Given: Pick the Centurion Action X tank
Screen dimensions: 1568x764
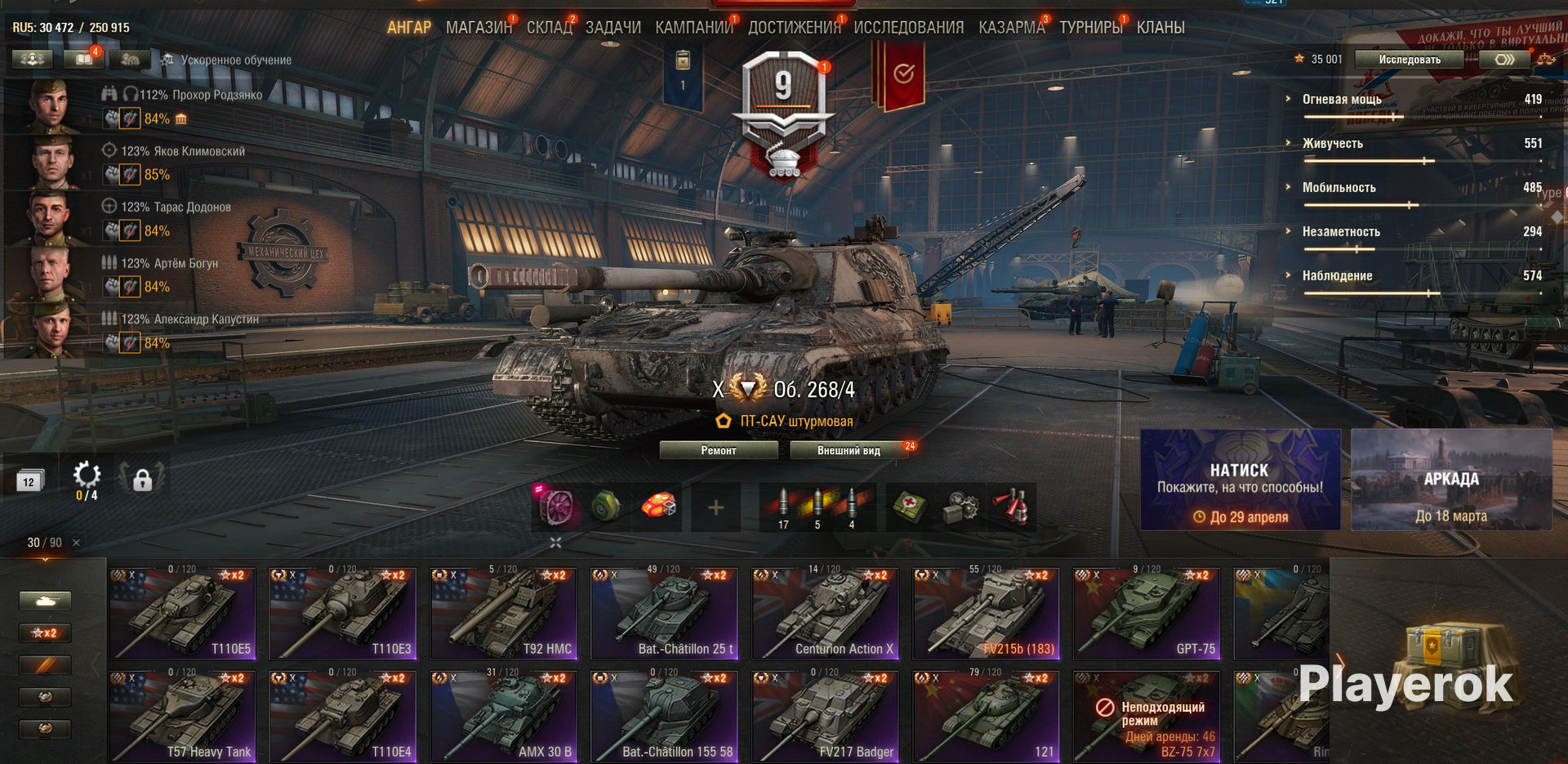Looking at the screenshot, I should click(x=825, y=614).
